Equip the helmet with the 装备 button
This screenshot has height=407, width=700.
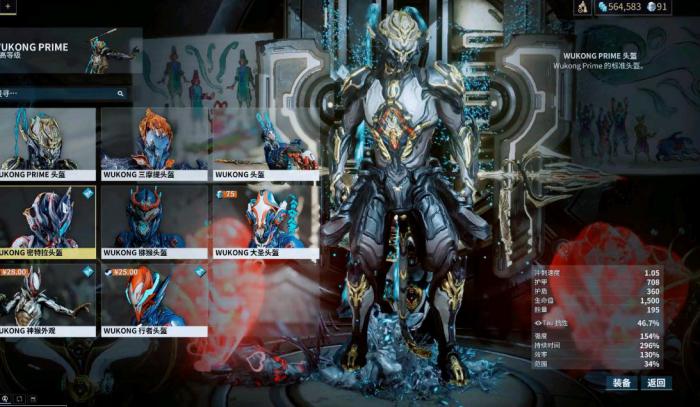621,383
